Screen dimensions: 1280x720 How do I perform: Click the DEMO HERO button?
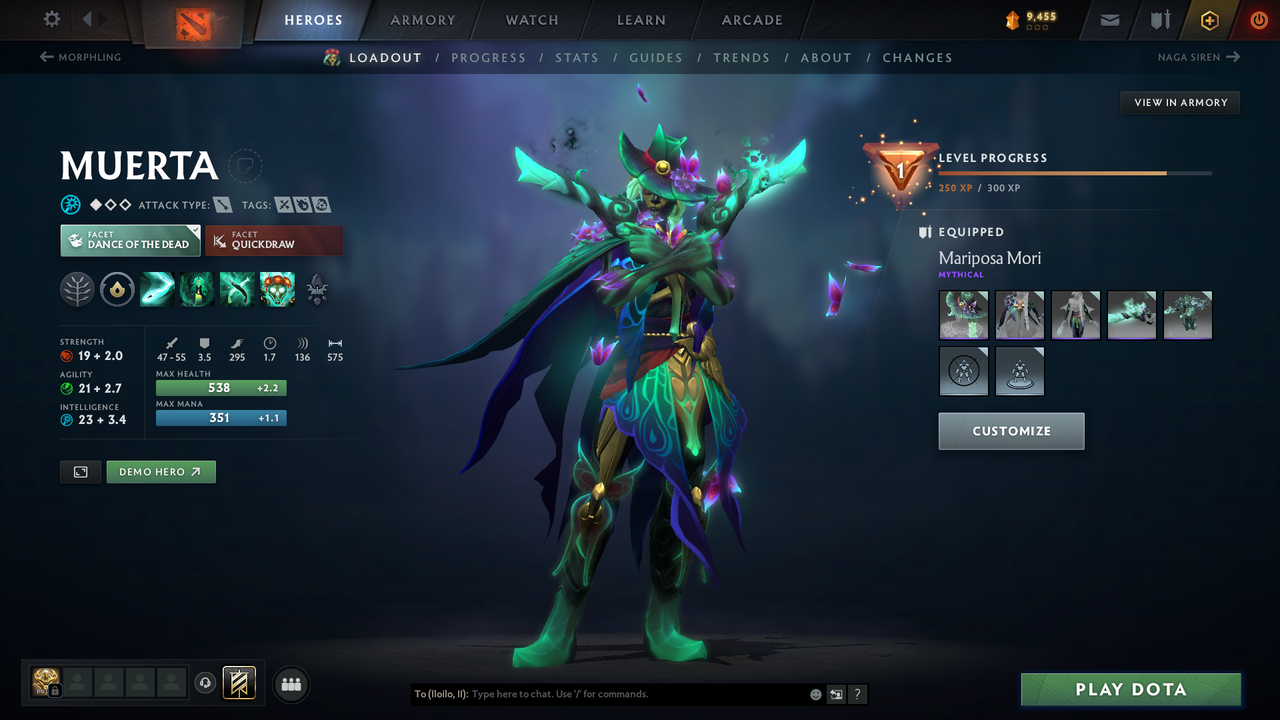click(161, 471)
